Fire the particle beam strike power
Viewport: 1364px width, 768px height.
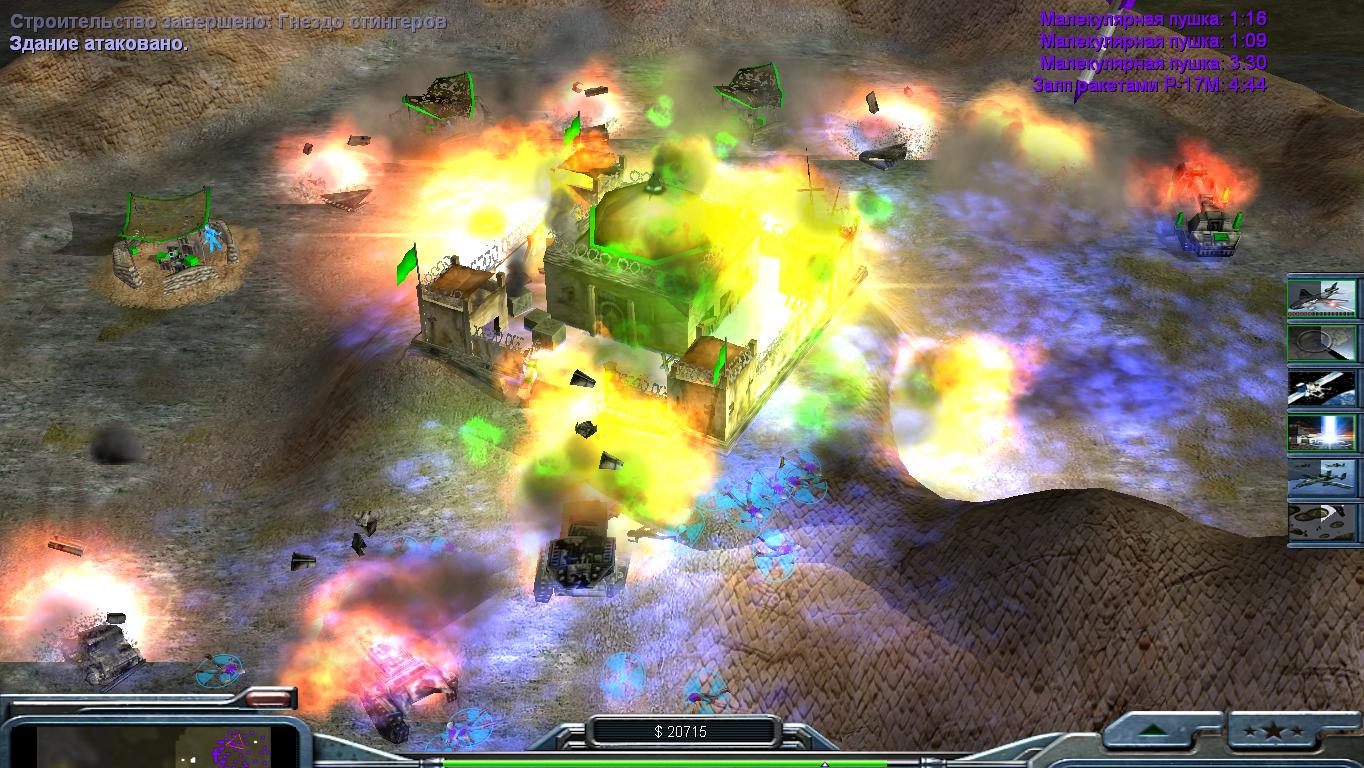click(x=1322, y=433)
